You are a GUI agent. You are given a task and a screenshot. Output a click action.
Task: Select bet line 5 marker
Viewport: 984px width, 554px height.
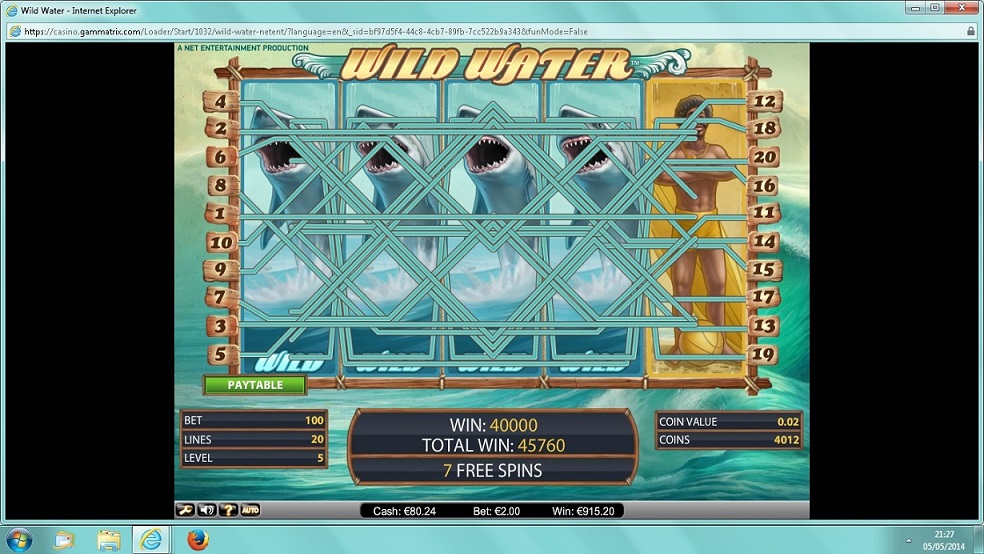tap(220, 354)
